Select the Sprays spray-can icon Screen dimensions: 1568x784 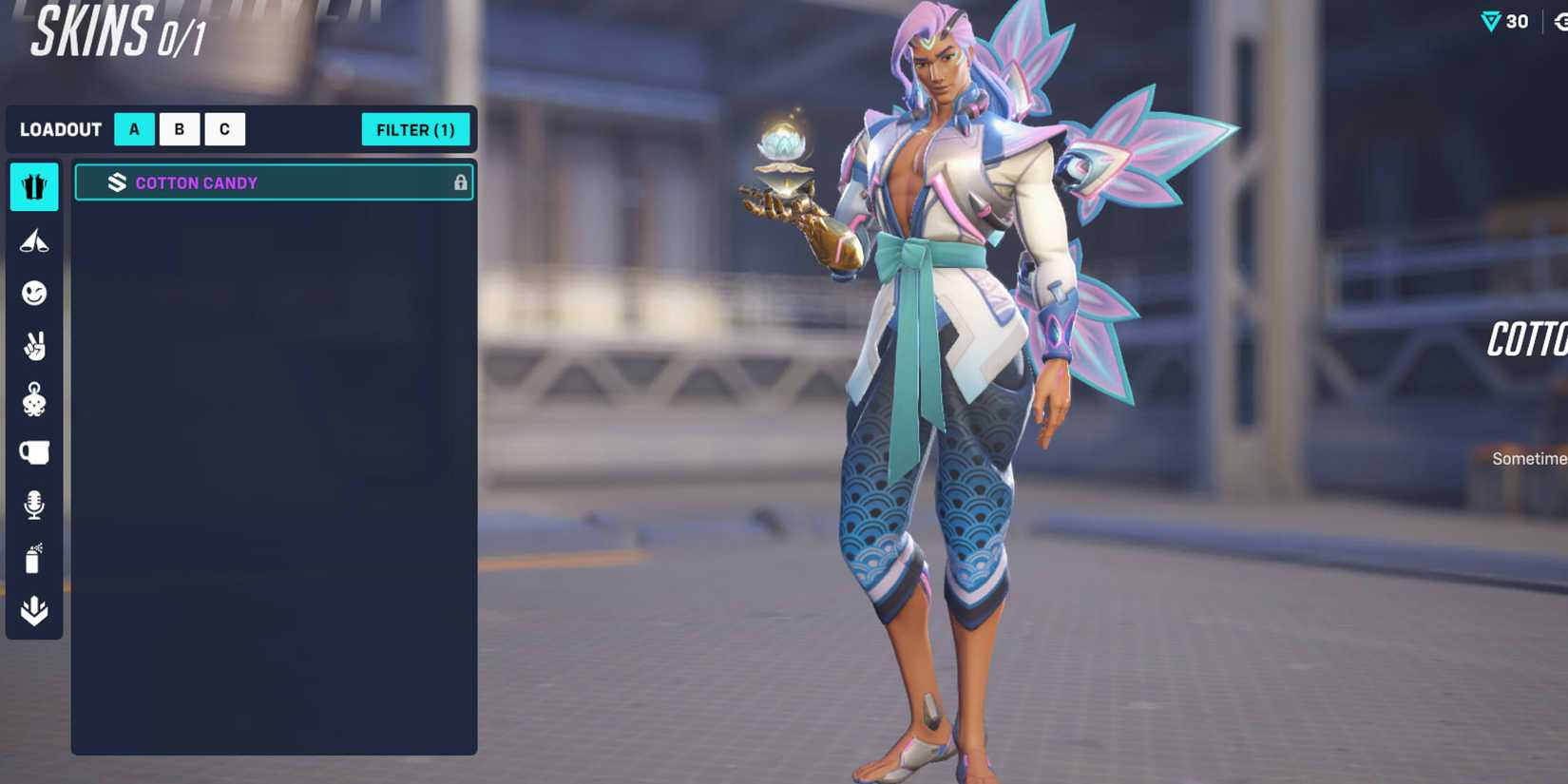click(34, 558)
